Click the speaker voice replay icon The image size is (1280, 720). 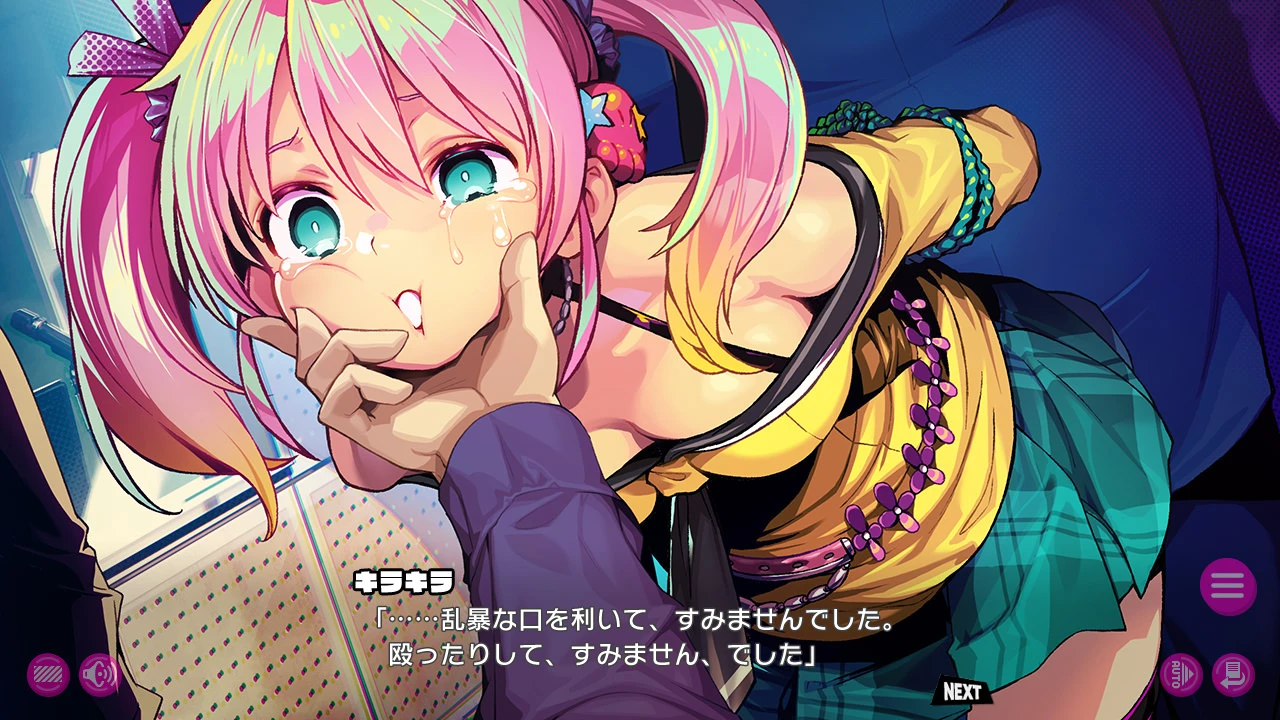(x=102, y=672)
